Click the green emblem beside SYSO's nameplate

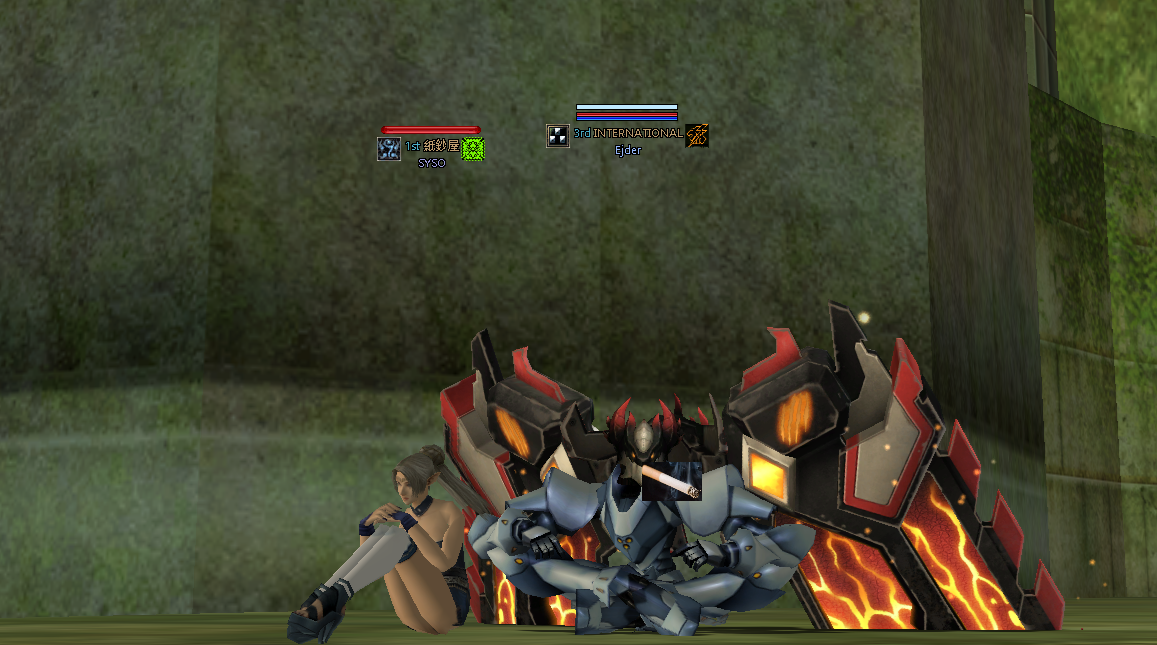coord(473,149)
